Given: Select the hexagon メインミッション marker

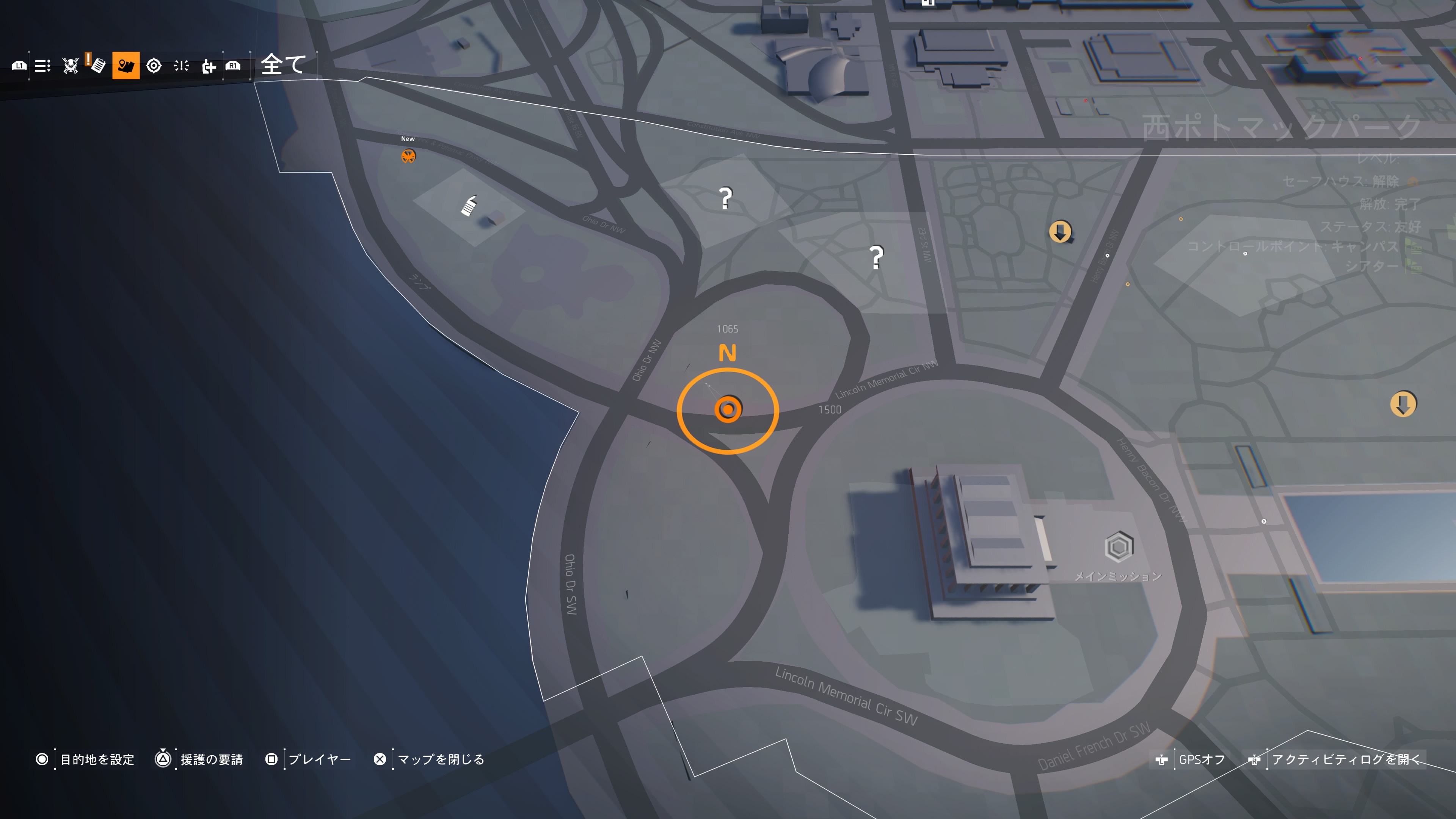Looking at the screenshot, I should click(1119, 547).
